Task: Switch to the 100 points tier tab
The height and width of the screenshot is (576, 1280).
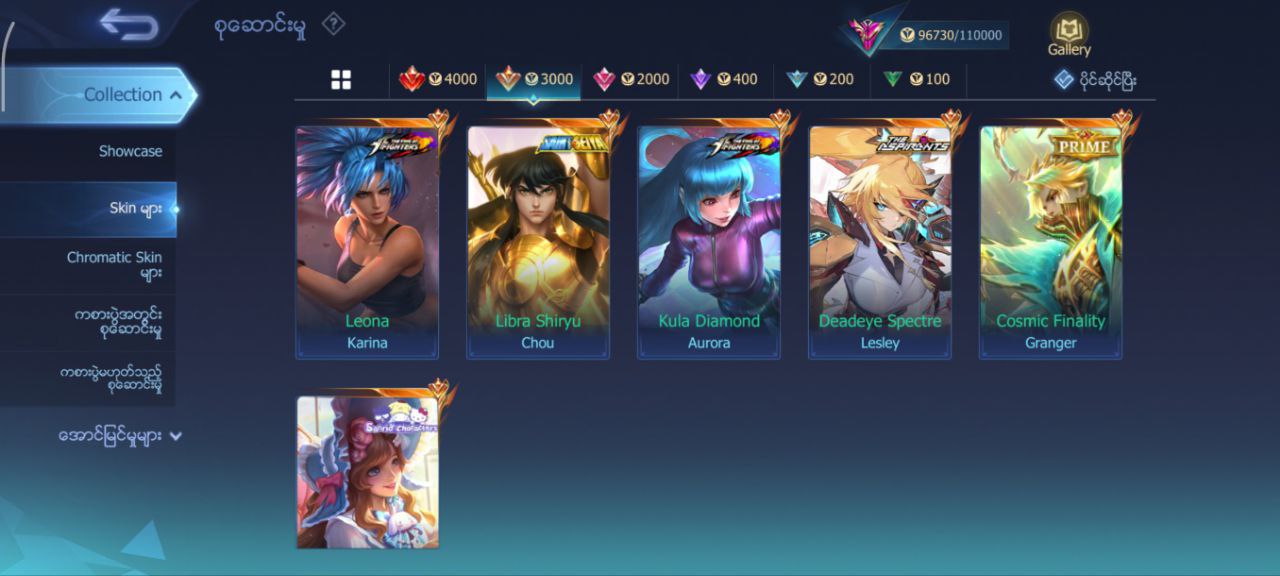Action: click(x=916, y=79)
